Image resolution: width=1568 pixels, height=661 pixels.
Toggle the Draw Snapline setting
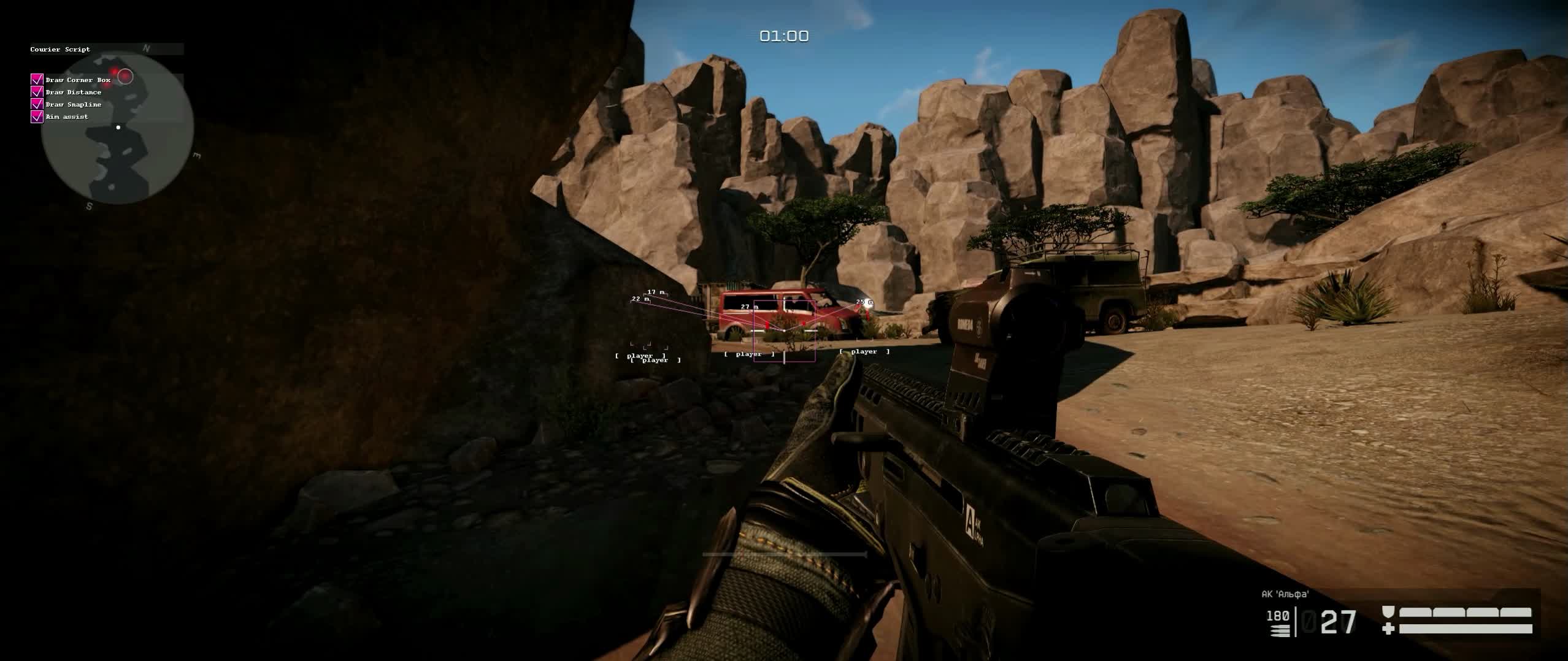click(36, 104)
